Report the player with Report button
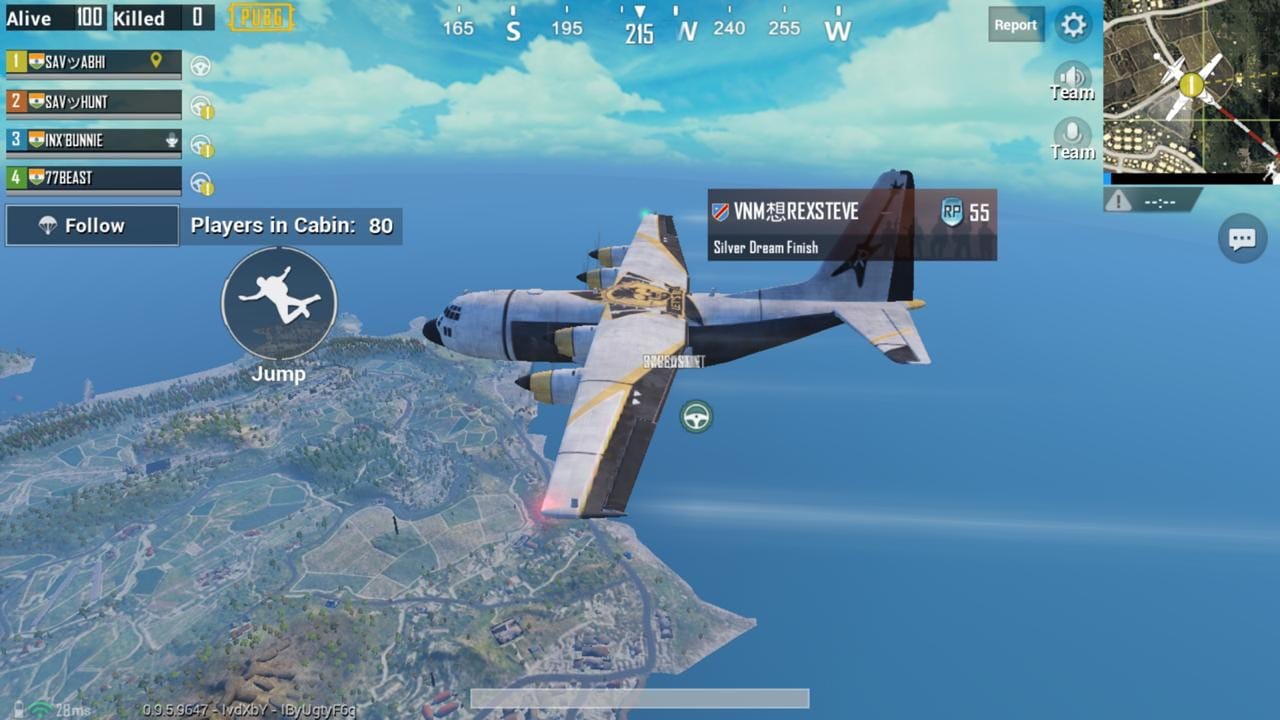This screenshot has height=720, width=1280. click(x=1015, y=25)
